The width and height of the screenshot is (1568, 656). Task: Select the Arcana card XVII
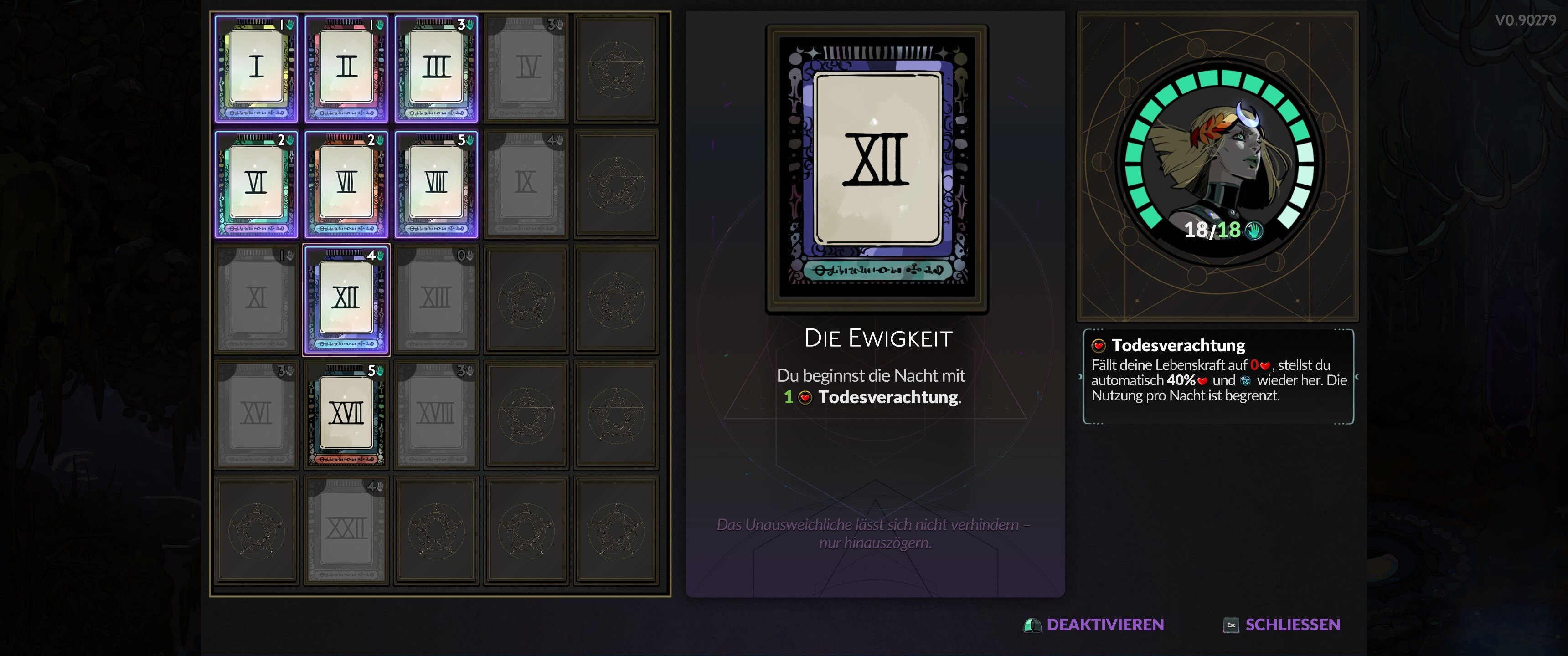(x=346, y=413)
